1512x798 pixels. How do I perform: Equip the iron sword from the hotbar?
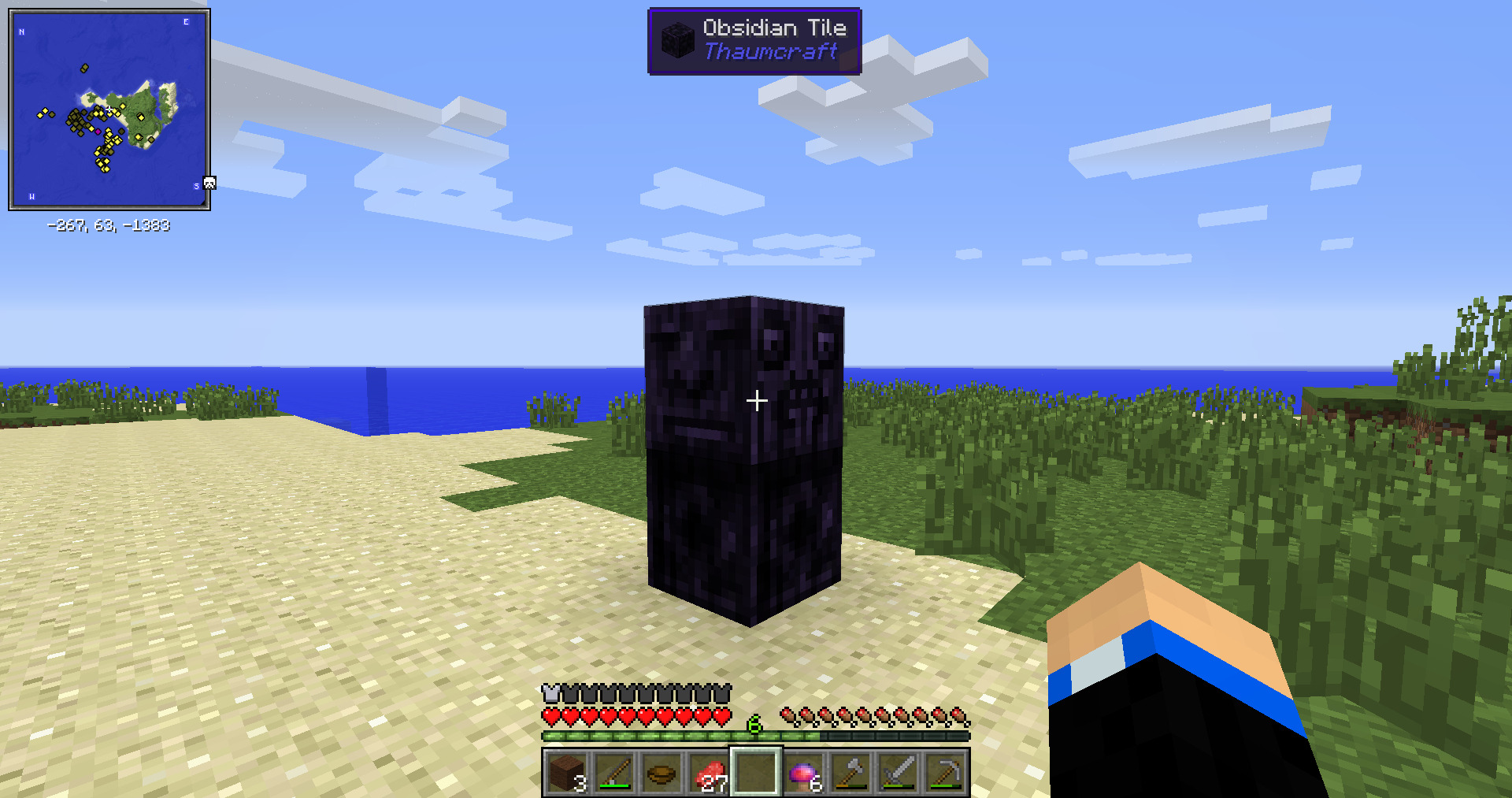(898, 772)
